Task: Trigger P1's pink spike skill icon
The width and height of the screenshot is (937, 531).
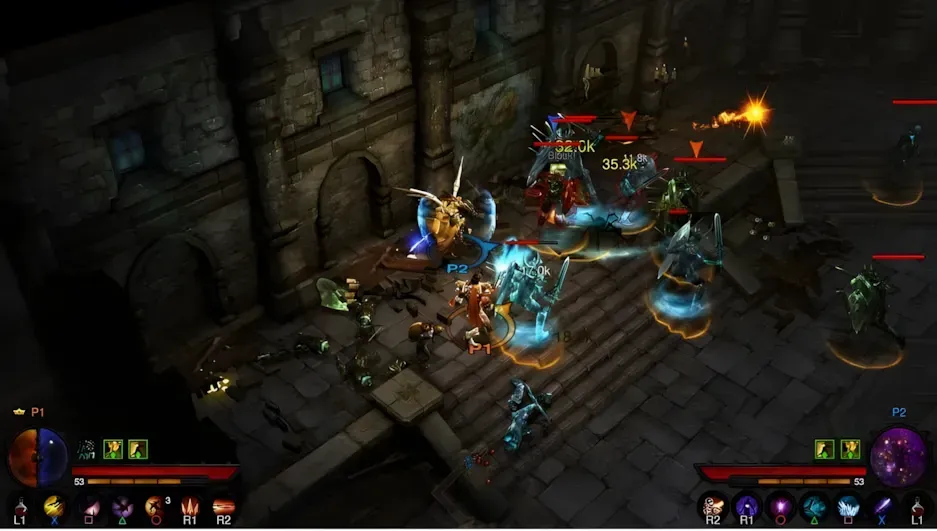Action: [90, 507]
